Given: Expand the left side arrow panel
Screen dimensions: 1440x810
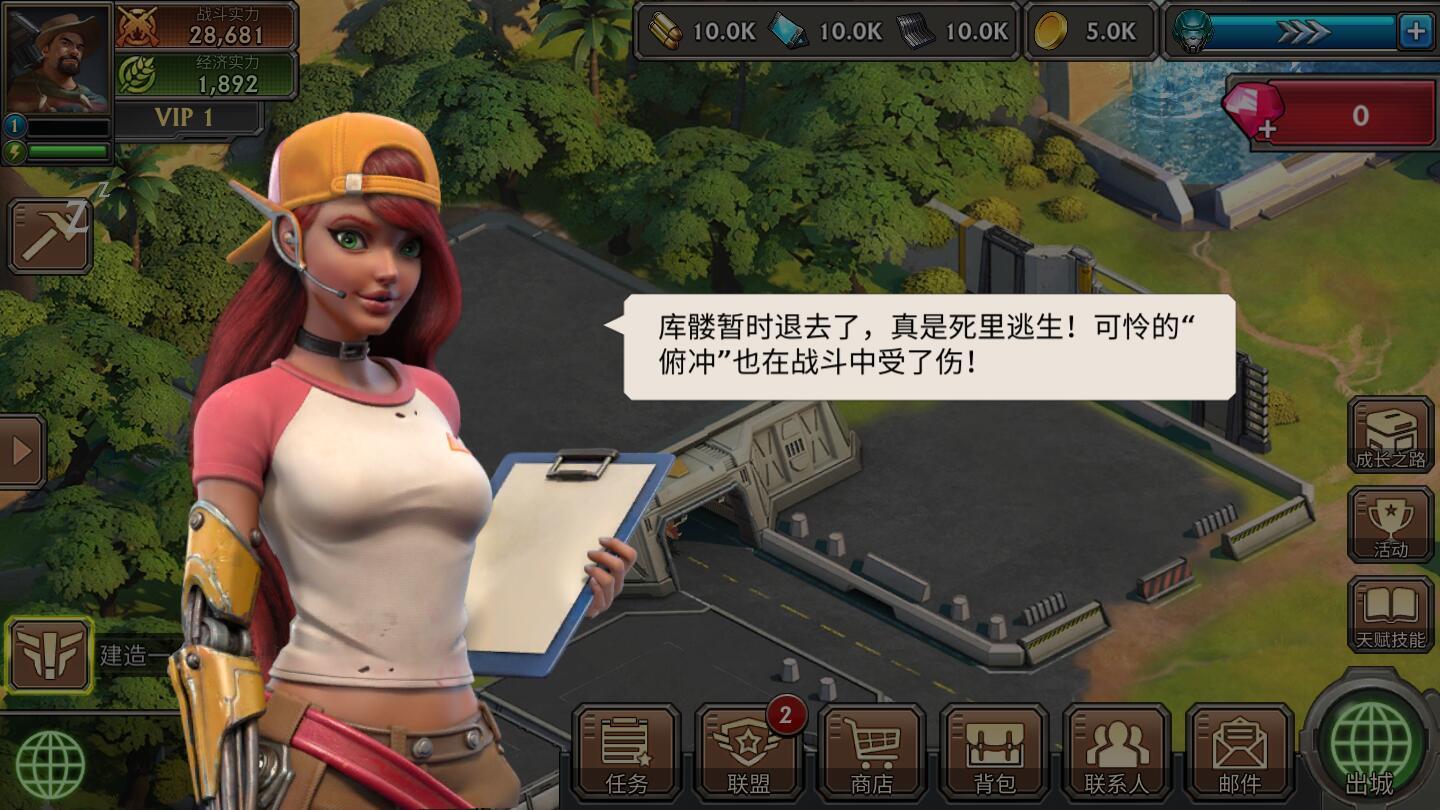Looking at the screenshot, I should [22, 452].
